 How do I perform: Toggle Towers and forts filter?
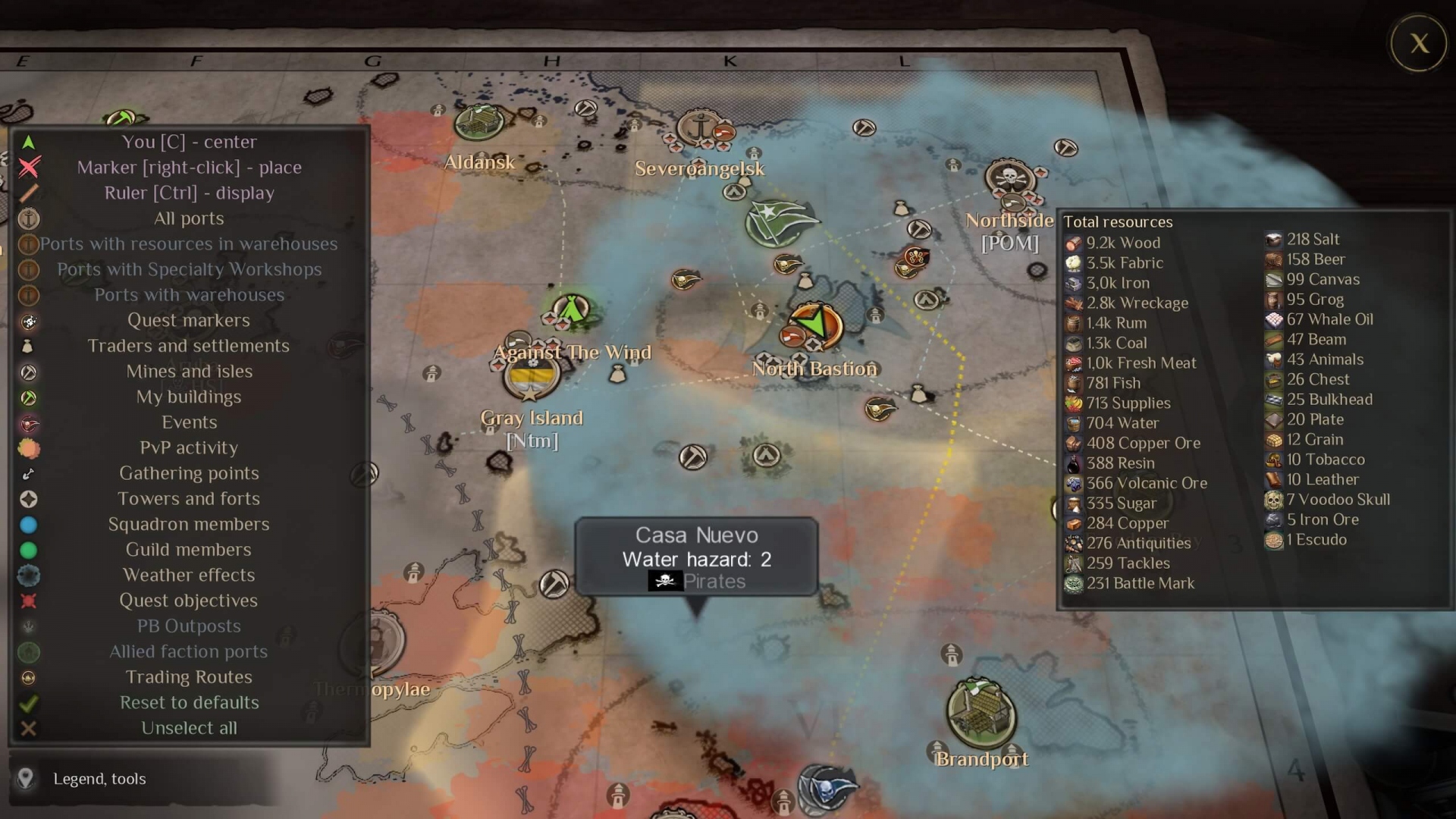click(189, 499)
